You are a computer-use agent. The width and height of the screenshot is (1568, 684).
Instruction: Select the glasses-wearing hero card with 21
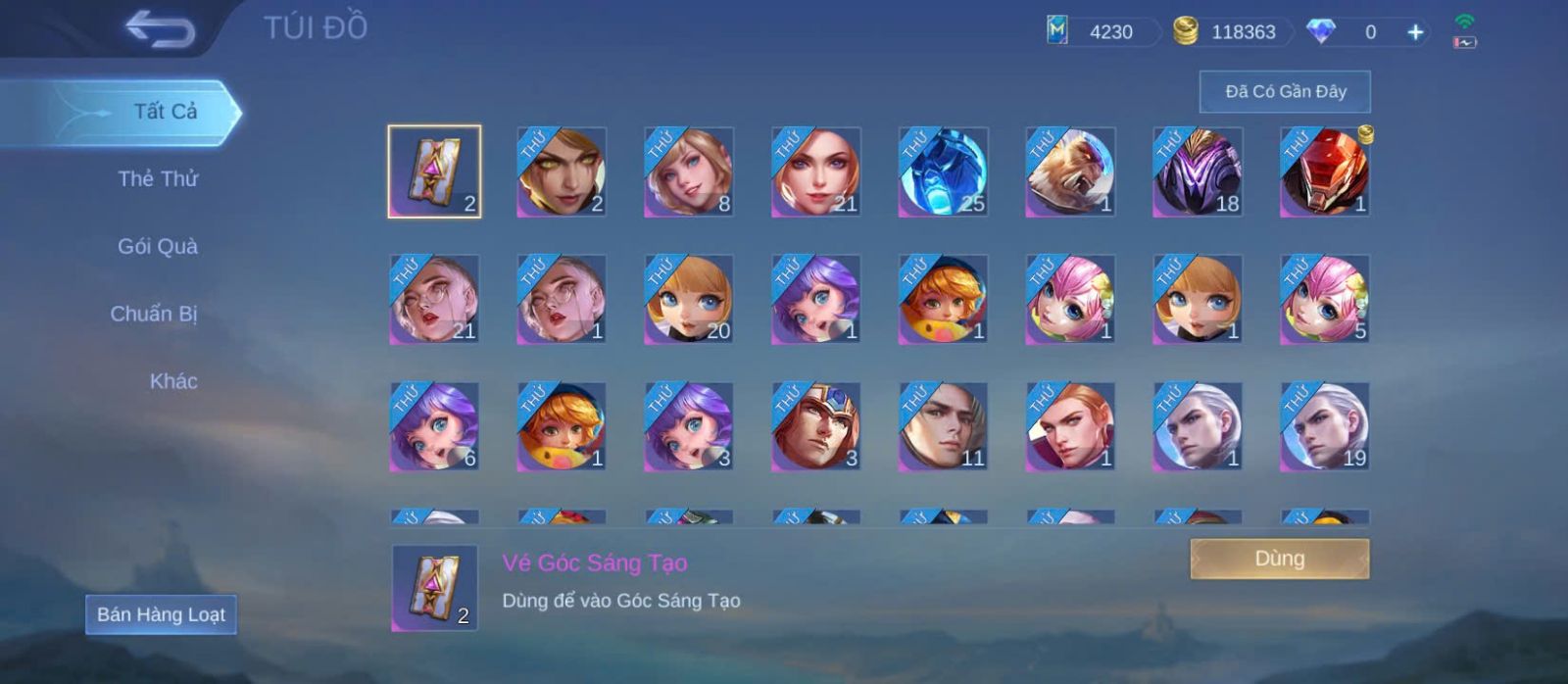click(434, 300)
